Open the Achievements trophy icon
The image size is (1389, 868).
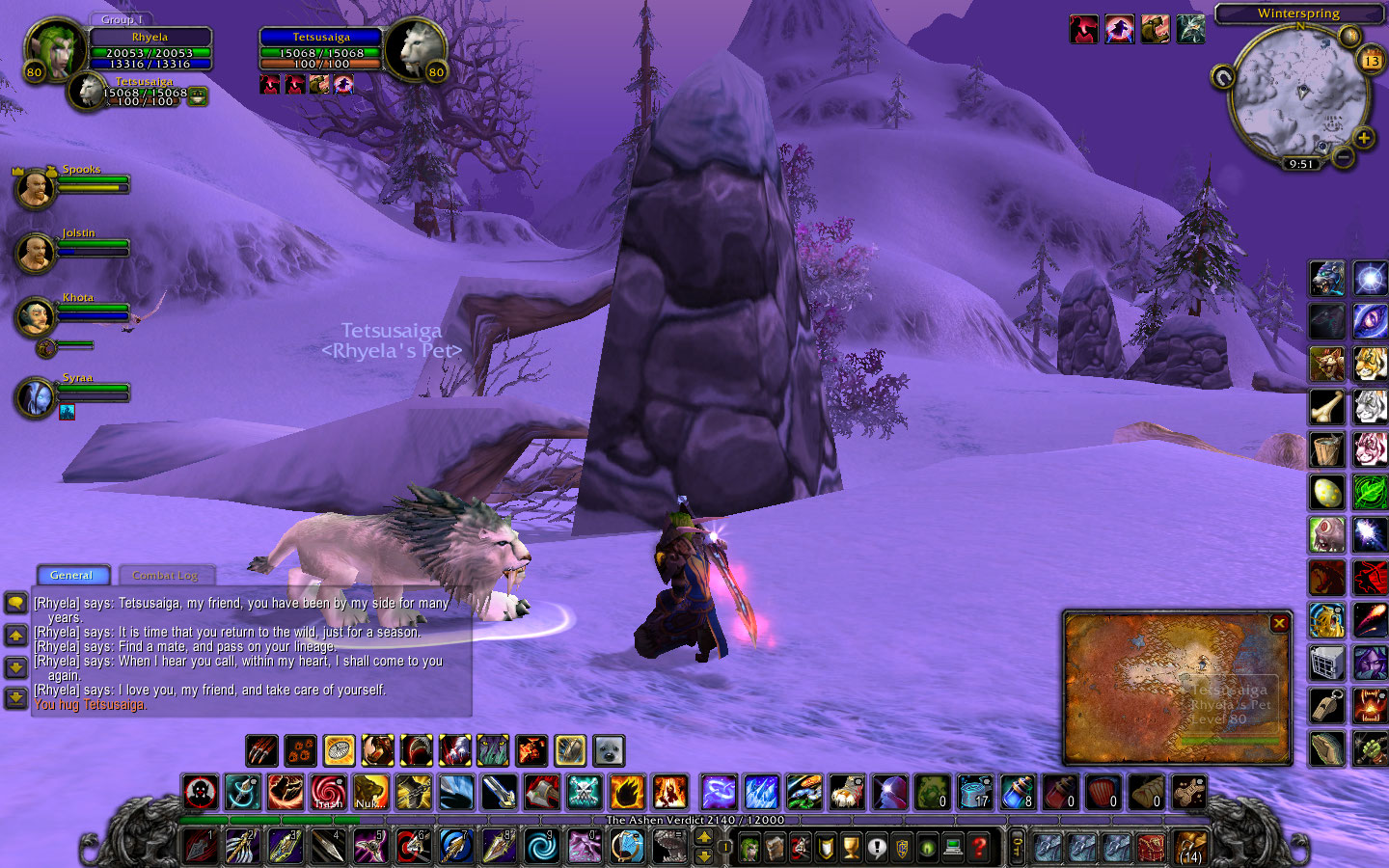(x=849, y=847)
